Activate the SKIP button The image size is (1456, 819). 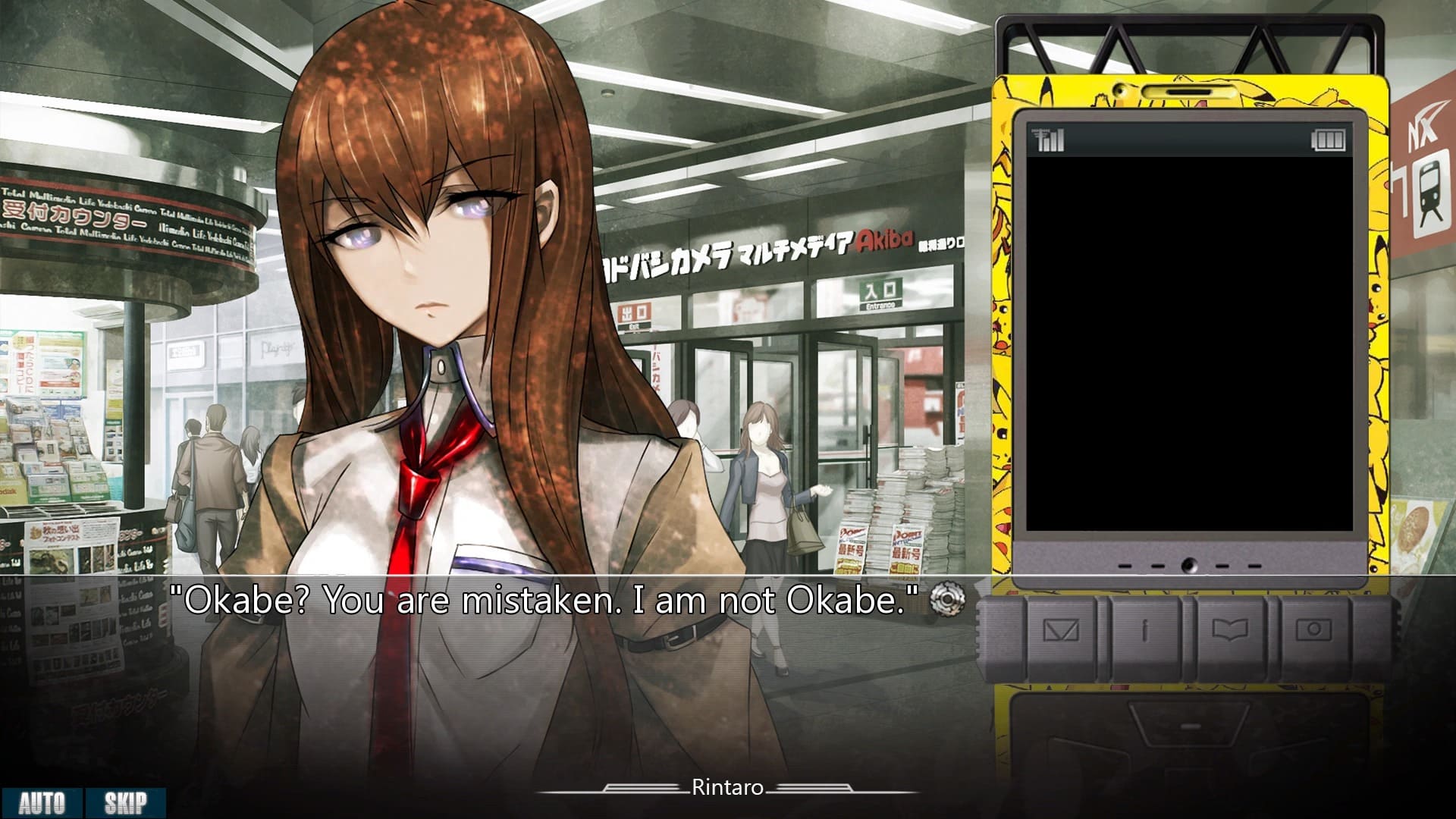coord(125,803)
